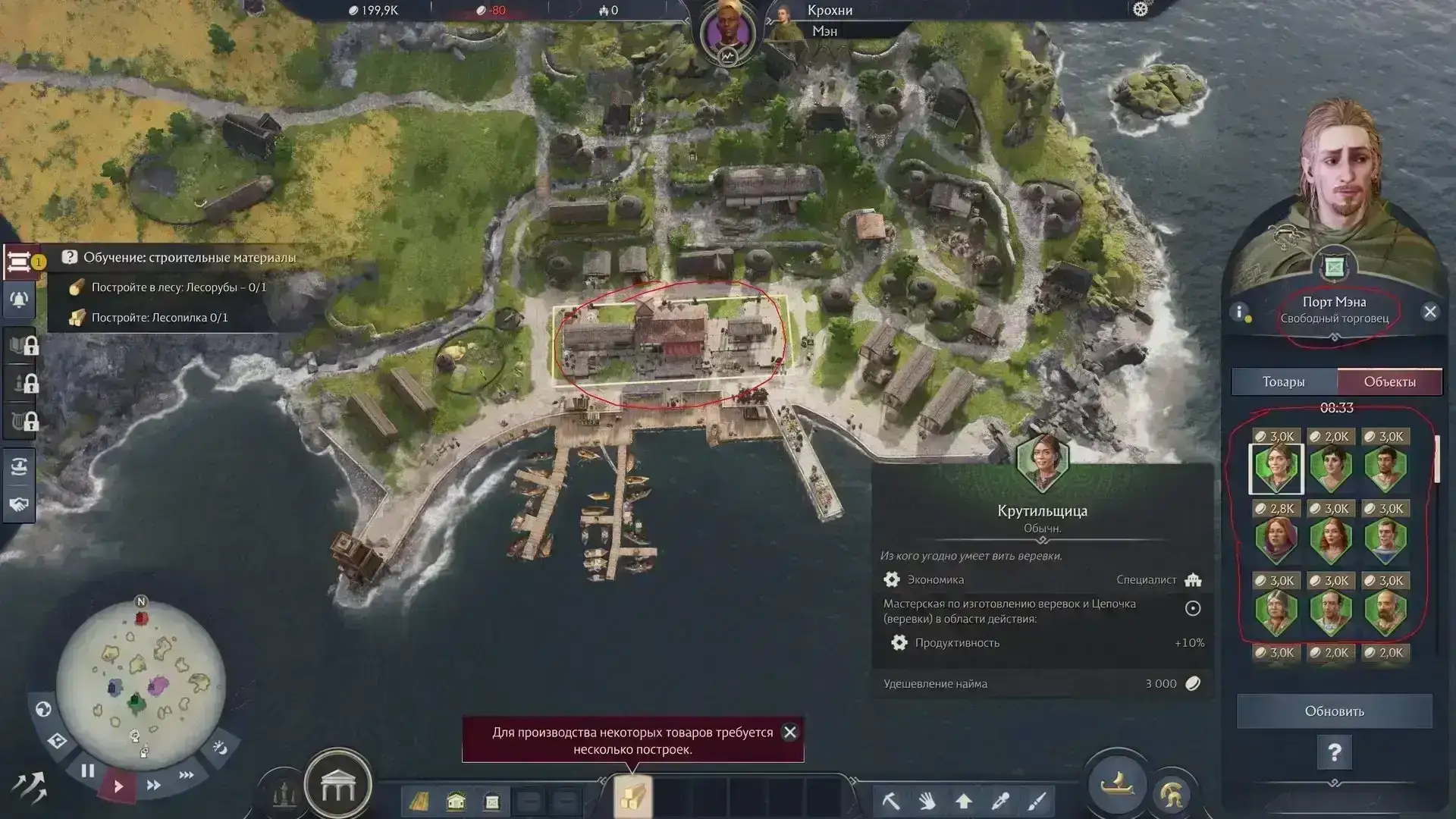Click the Обновить refresh button
The image size is (1456, 819).
[1334, 711]
